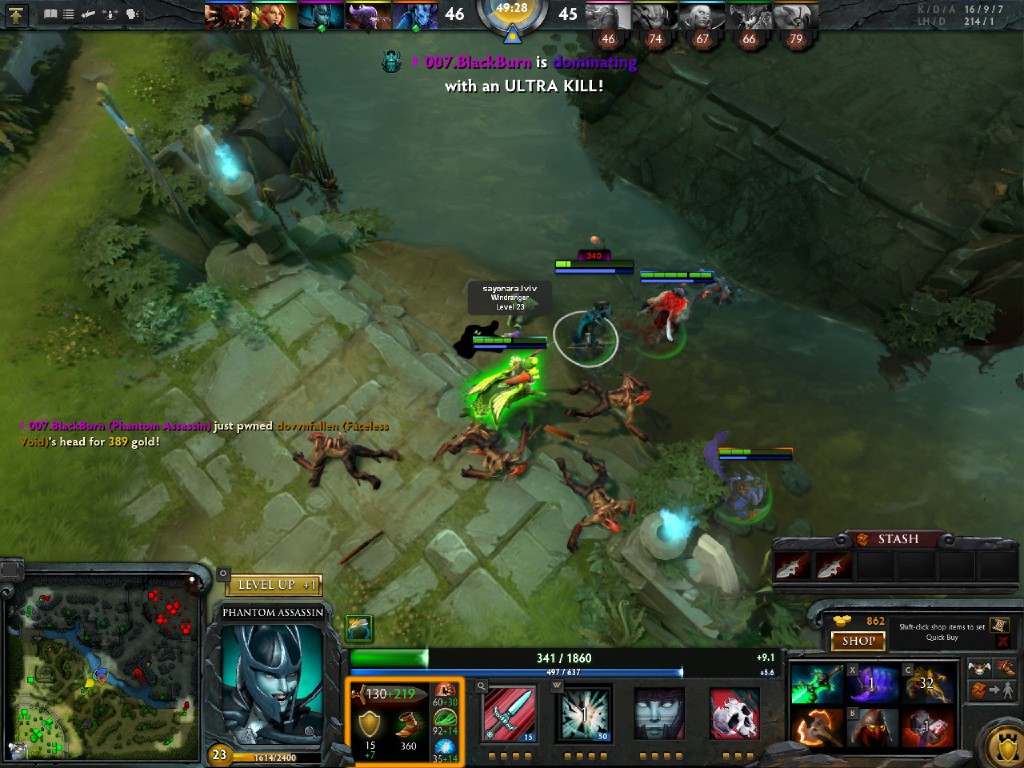1024x768 pixels.
Task: Click the small item buff icon above health bar
Action: point(360,628)
